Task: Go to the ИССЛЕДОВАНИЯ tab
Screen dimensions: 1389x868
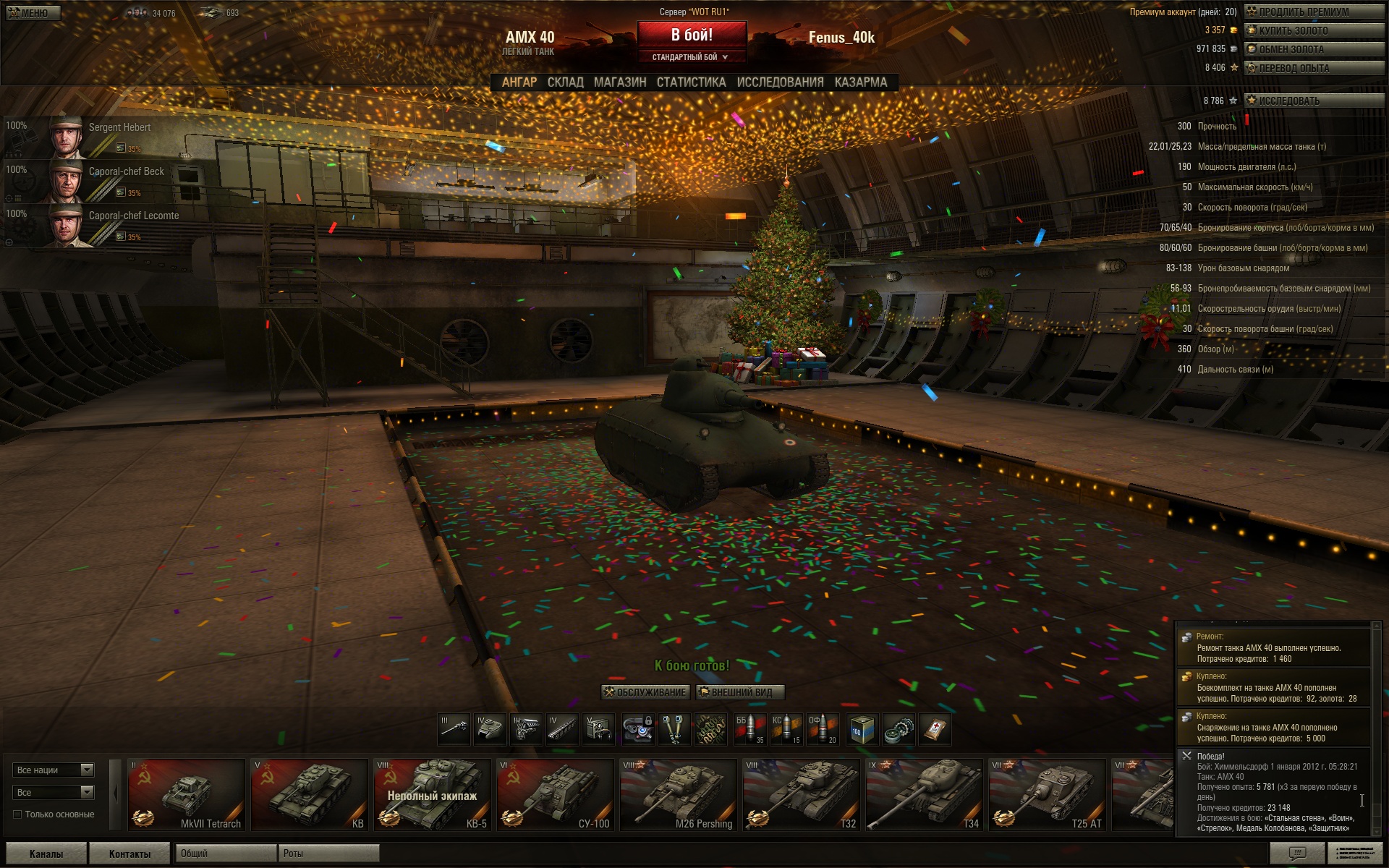Action: [780, 82]
